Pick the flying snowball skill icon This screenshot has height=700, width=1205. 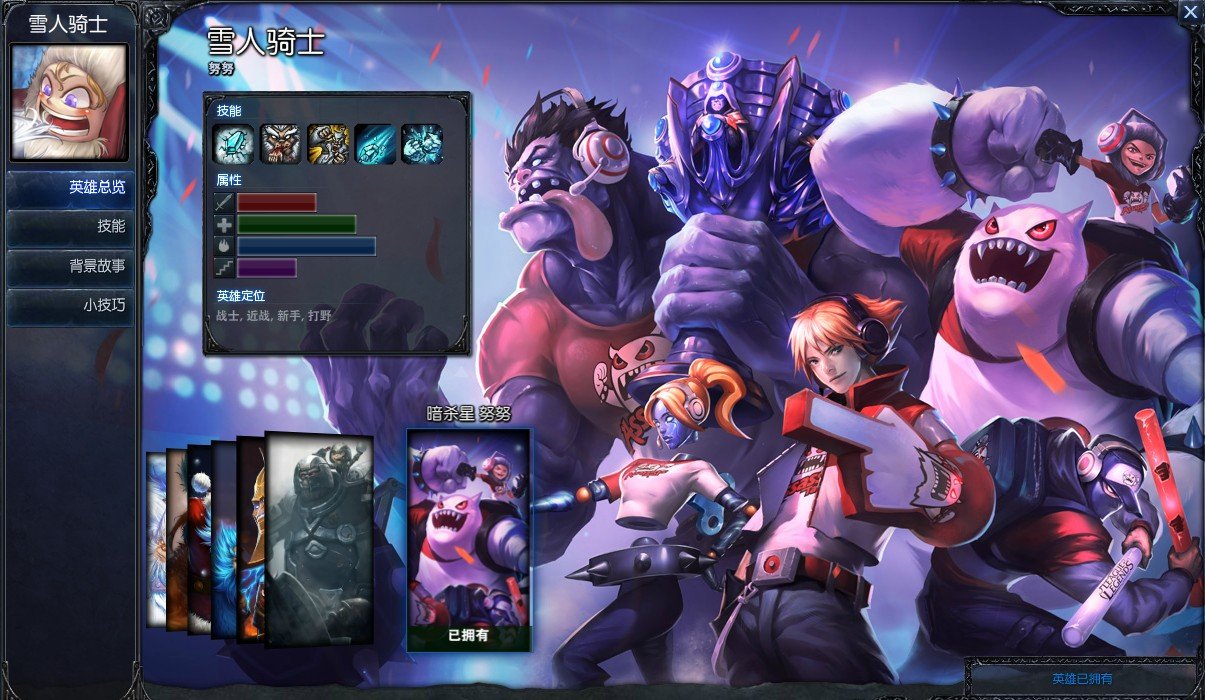coord(375,144)
